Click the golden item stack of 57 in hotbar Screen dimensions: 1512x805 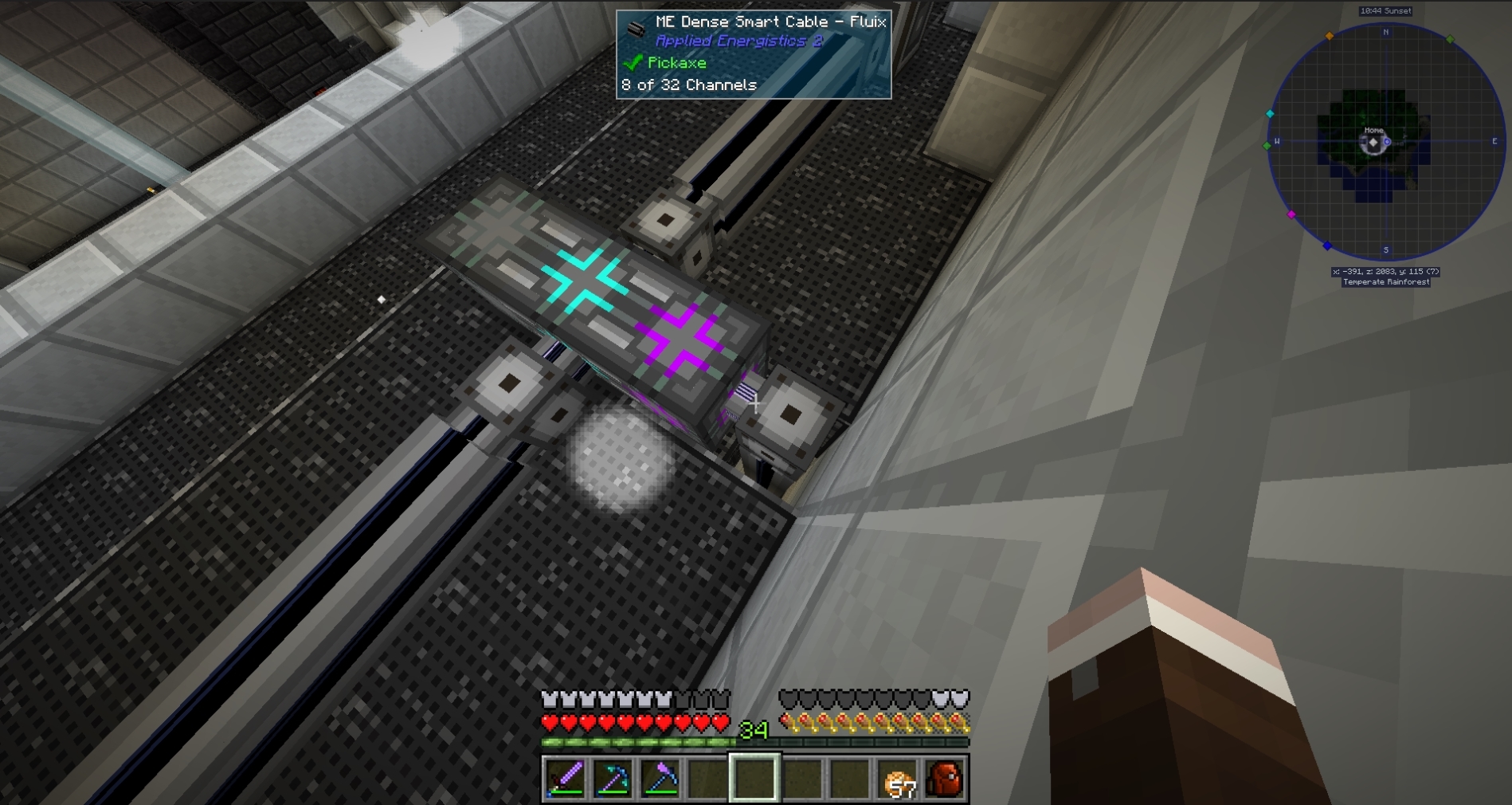[x=899, y=780]
